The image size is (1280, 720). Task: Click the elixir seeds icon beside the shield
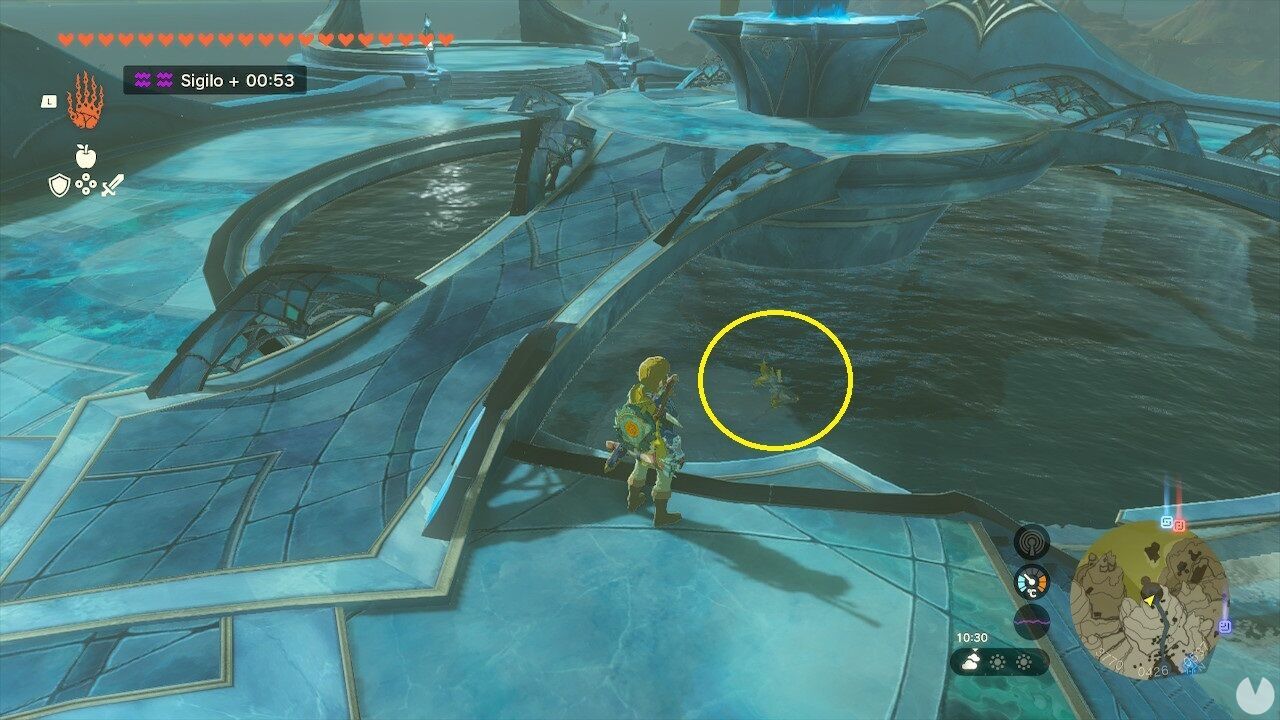click(x=86, y=184)
